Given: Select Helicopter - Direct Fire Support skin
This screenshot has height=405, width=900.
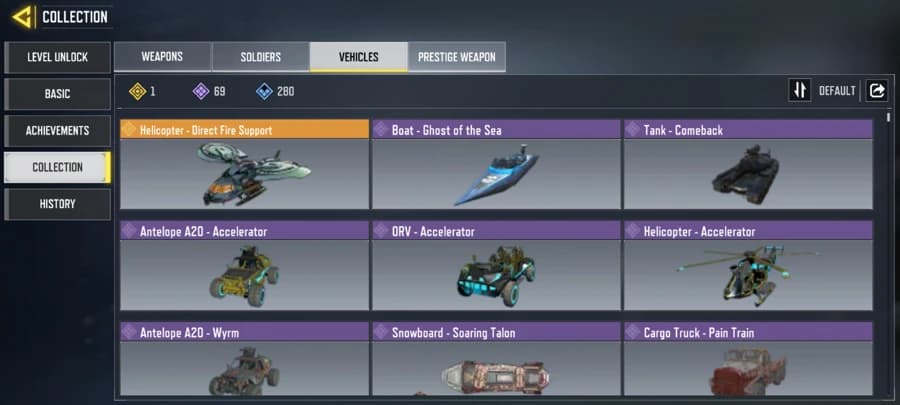Looking at the screenshot, I should 245,164.
